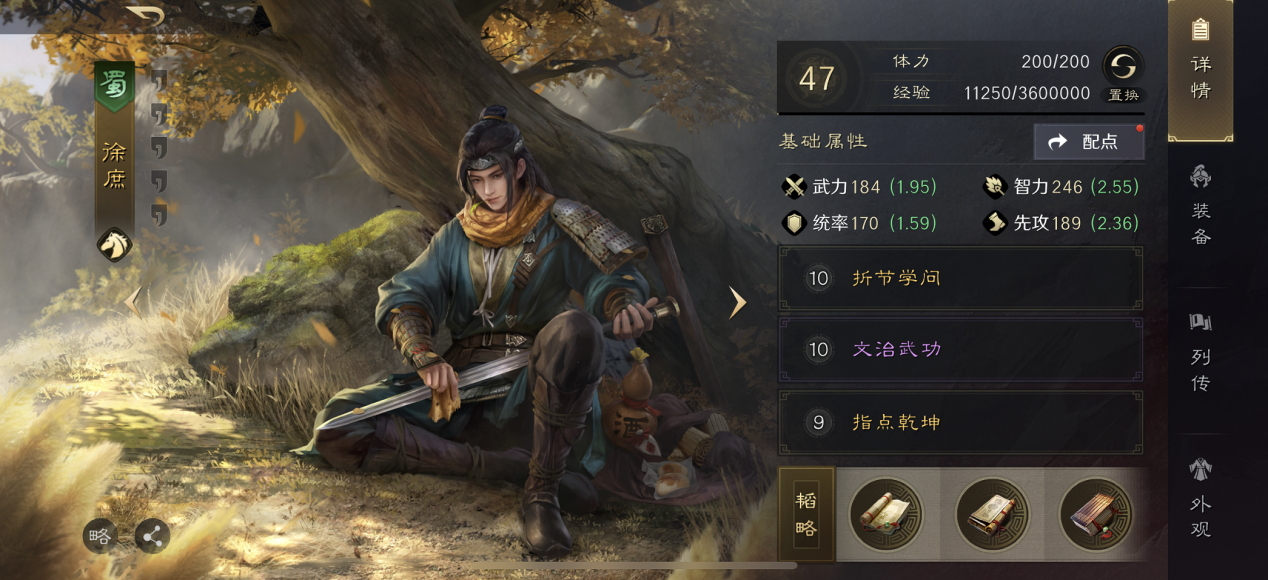
Task: Click the 配点 attribute allocation button
Action: click(1089, 142)
